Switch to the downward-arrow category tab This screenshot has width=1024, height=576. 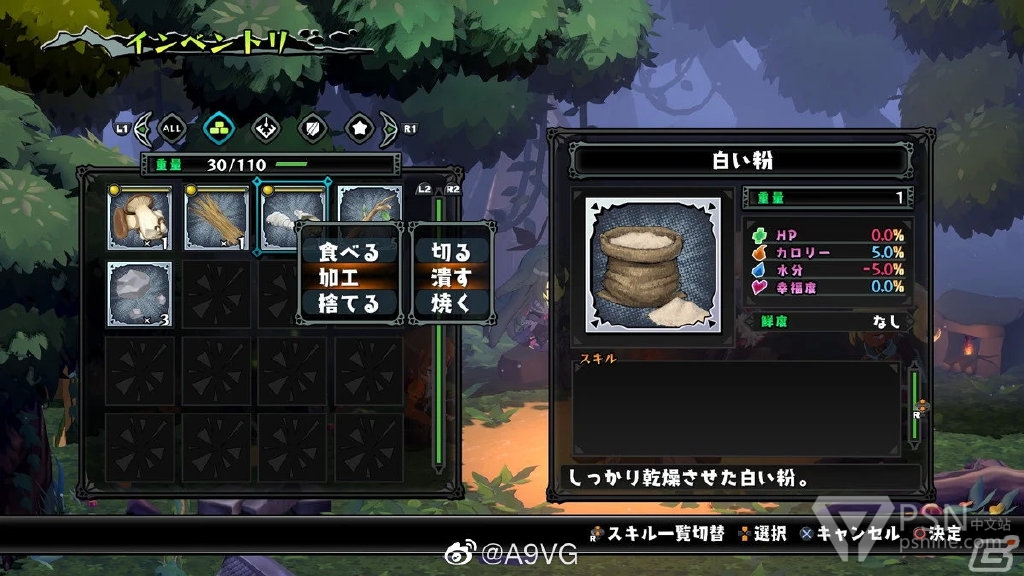(x=265, y=128)
